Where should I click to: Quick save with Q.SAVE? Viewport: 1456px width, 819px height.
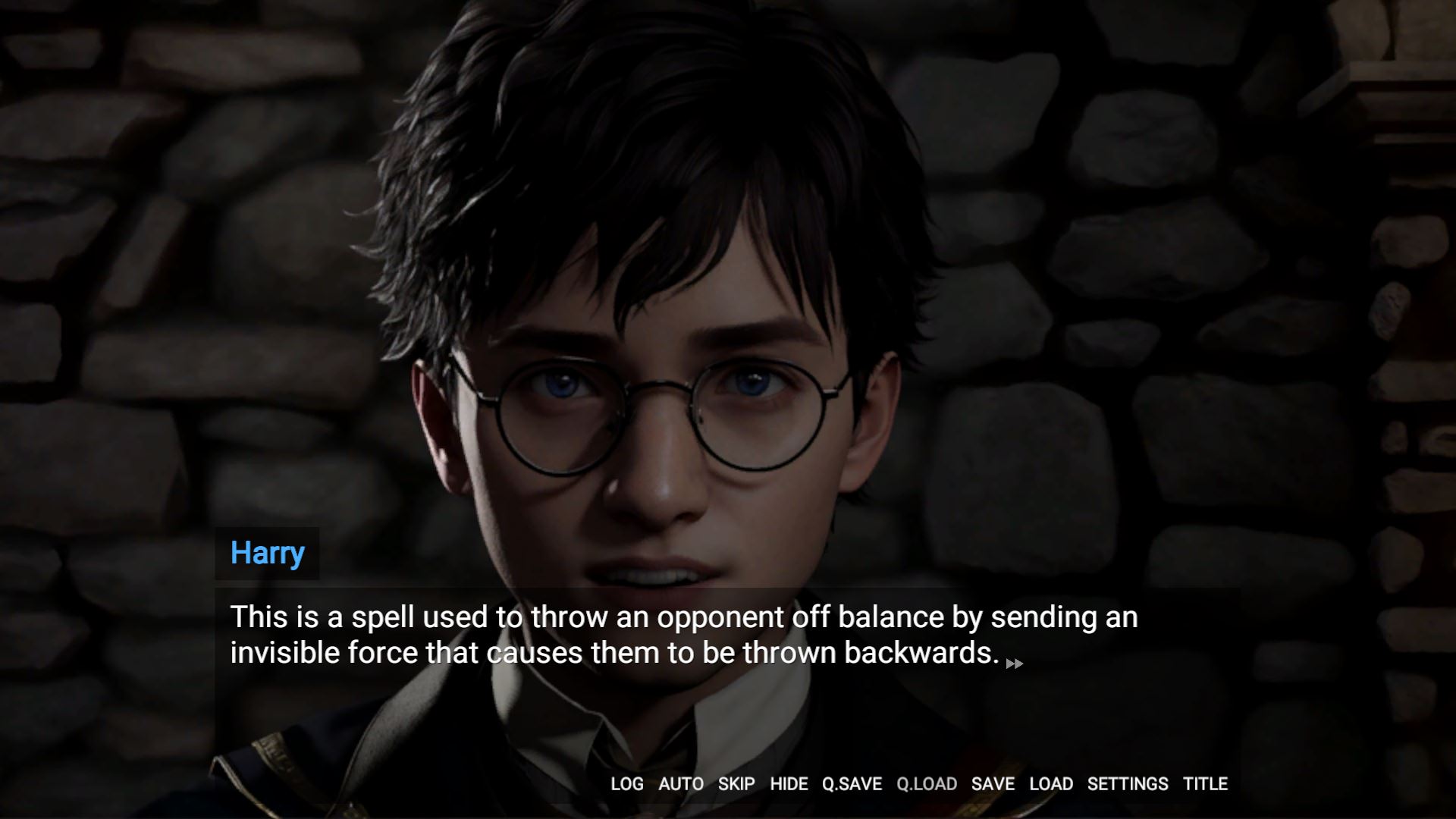tap(852, 784)
